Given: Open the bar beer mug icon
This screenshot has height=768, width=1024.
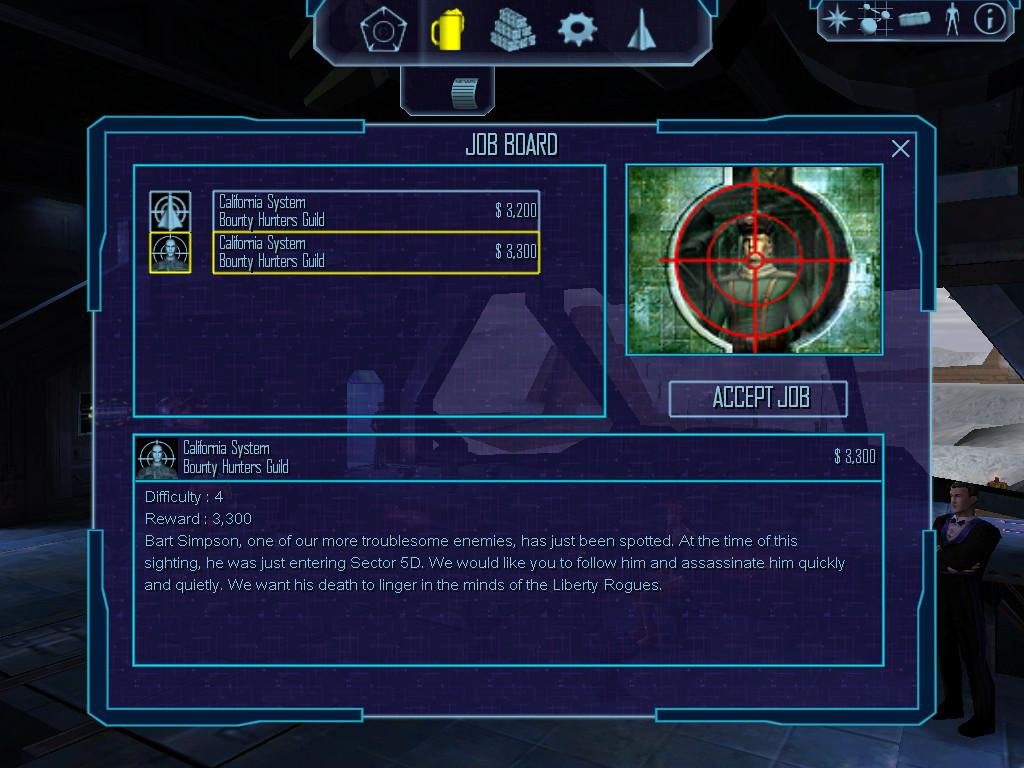Looking at the screenshot, I should click(x=445, y=30).
